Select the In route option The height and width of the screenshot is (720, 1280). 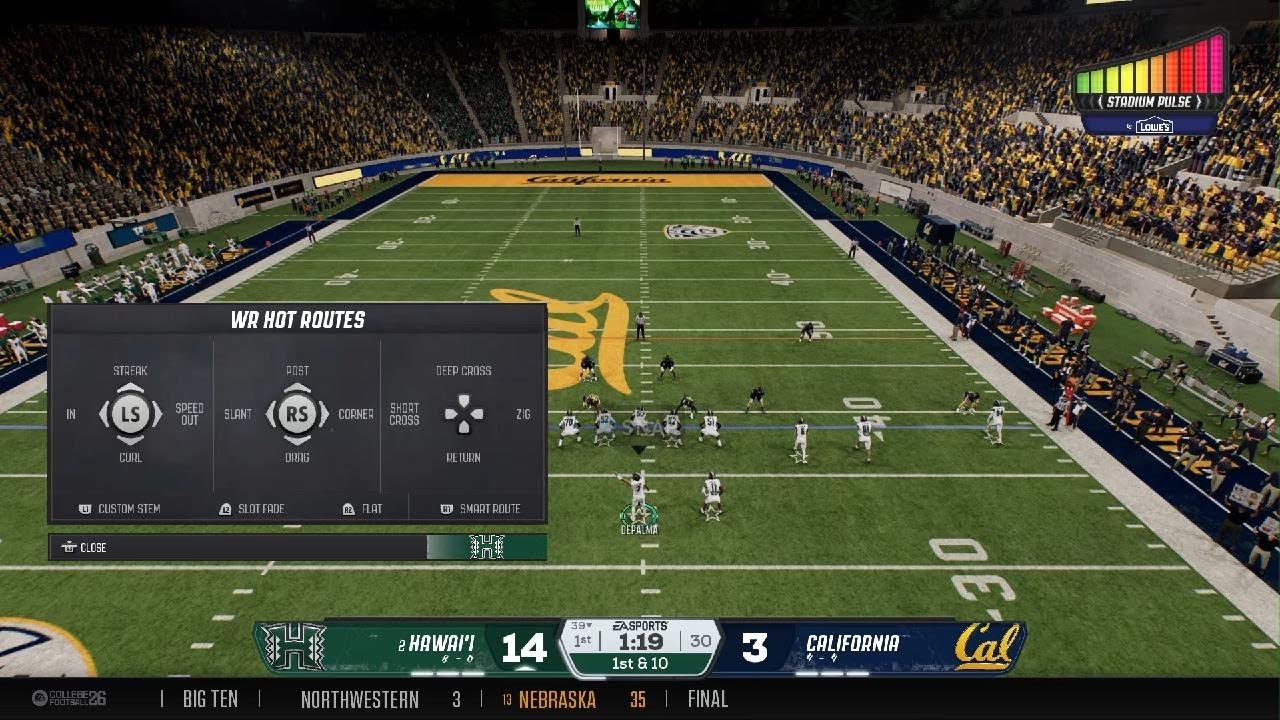[71, 414]
